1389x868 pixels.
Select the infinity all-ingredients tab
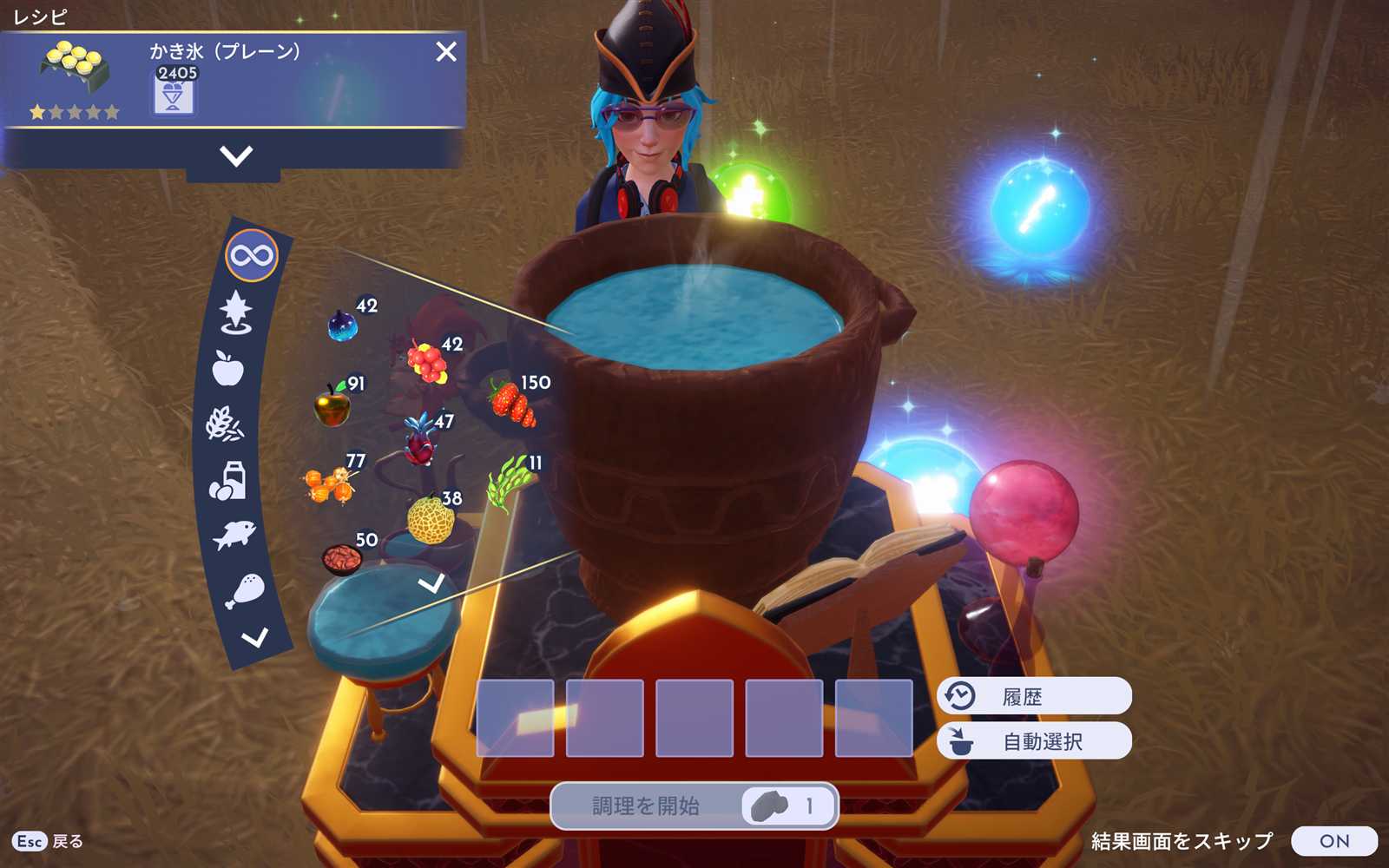(252, 256)
